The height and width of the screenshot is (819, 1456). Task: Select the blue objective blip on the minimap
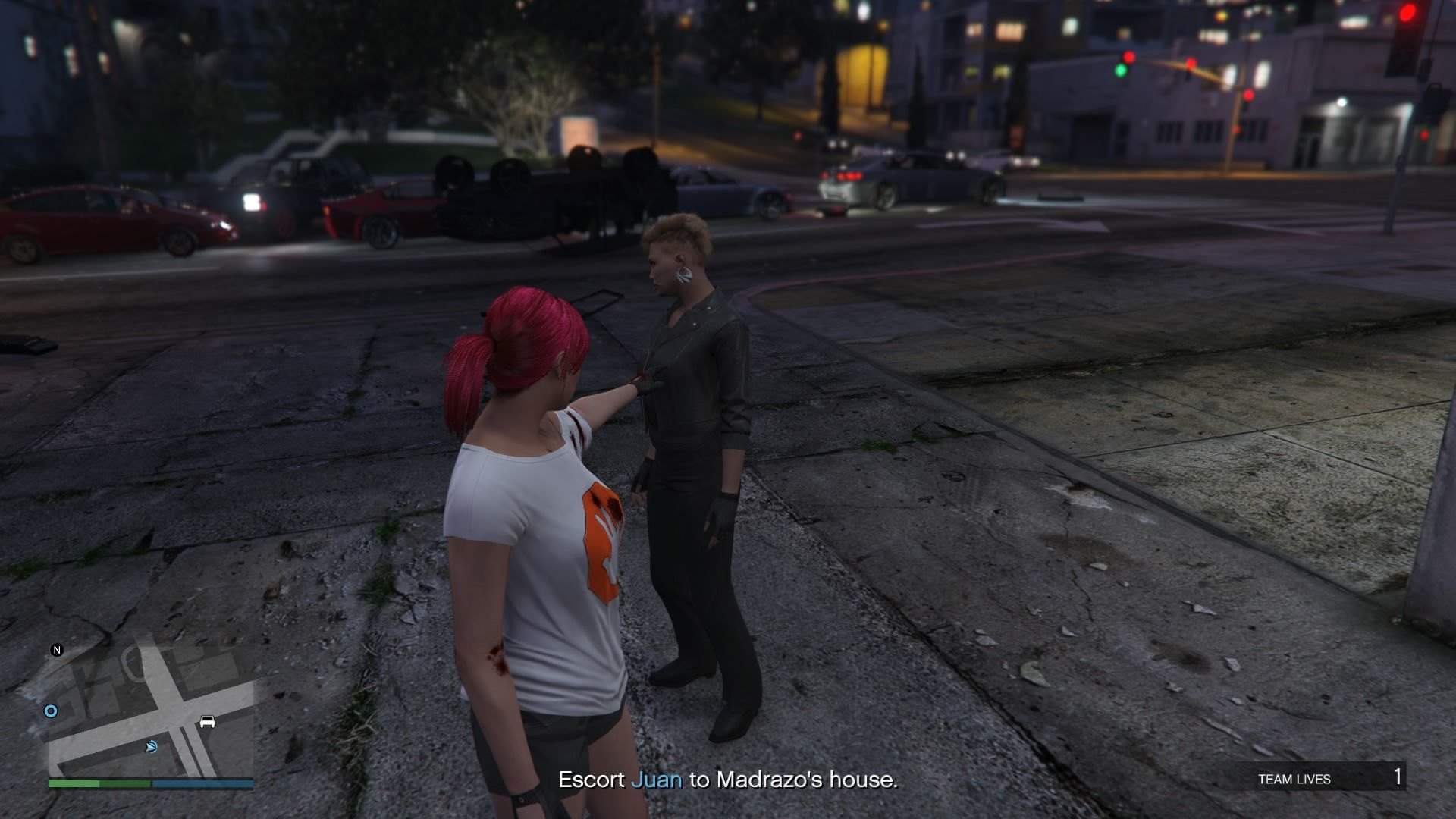tap(51, 711)
